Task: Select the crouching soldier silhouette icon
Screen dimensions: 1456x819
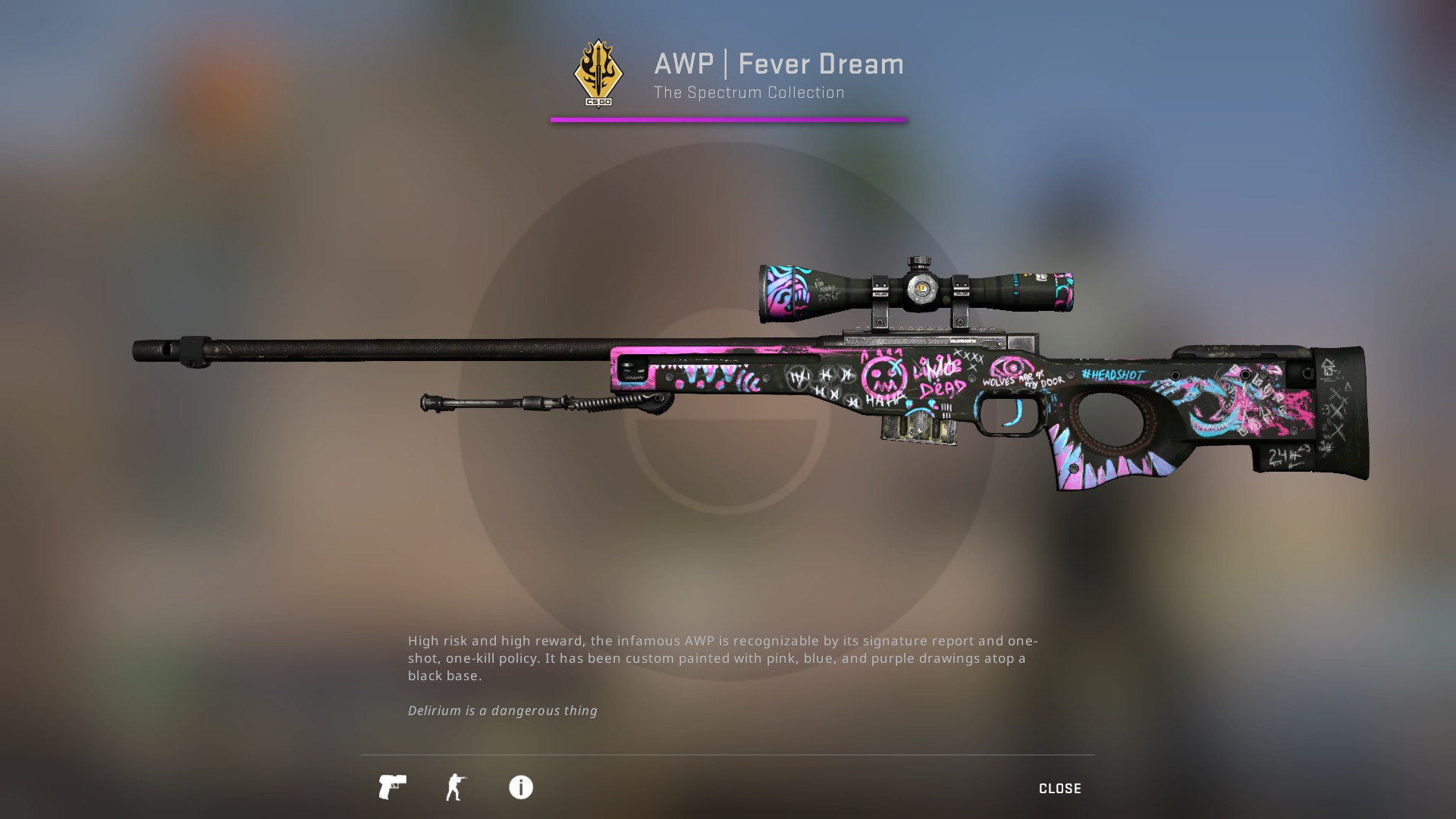Action: (456, 788)
